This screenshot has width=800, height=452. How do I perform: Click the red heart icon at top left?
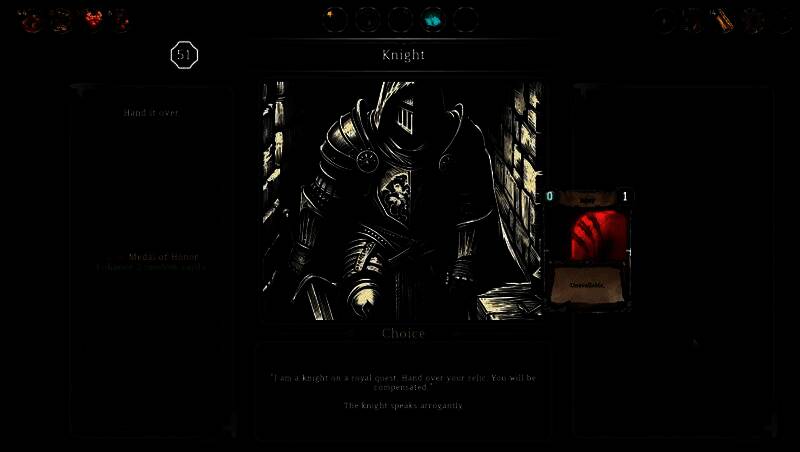(x=93, y=19)
